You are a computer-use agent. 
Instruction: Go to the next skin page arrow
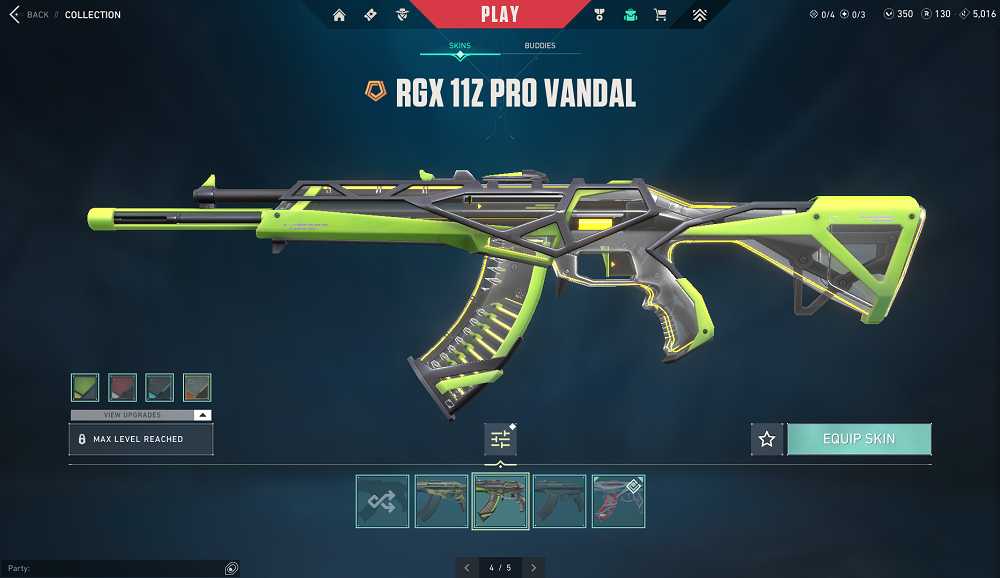[x=534, y=568]
